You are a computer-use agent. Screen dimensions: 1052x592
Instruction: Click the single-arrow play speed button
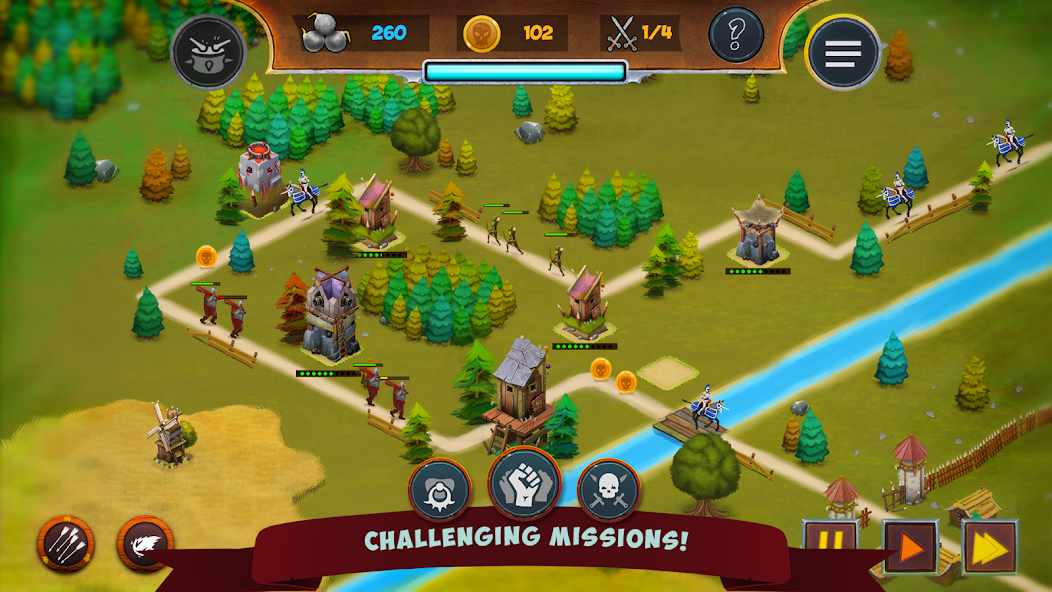click(x=910, y=547)
